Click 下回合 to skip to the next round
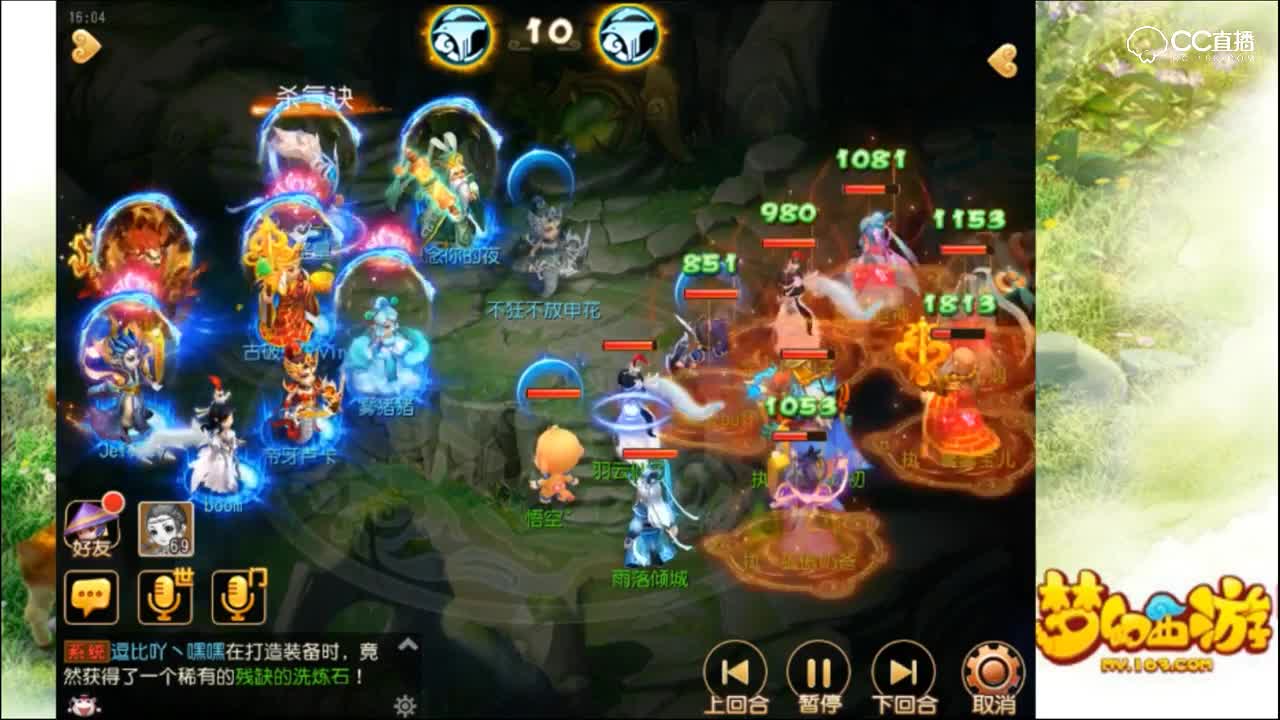1280x720 pixels. (x=900, y=672)
